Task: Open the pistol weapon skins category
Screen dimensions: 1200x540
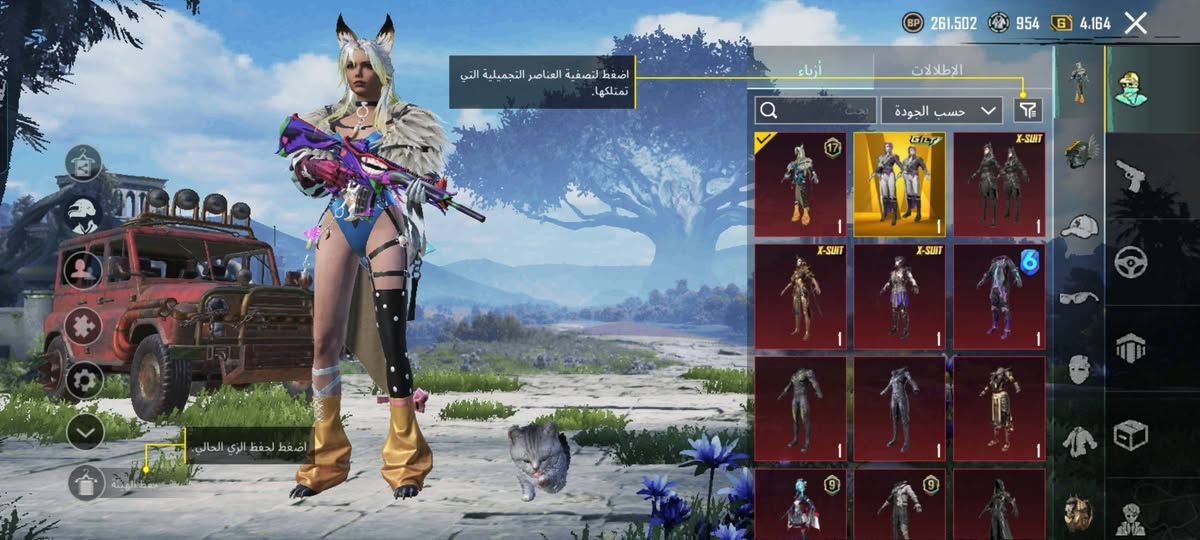Action: pos(1131,178)
